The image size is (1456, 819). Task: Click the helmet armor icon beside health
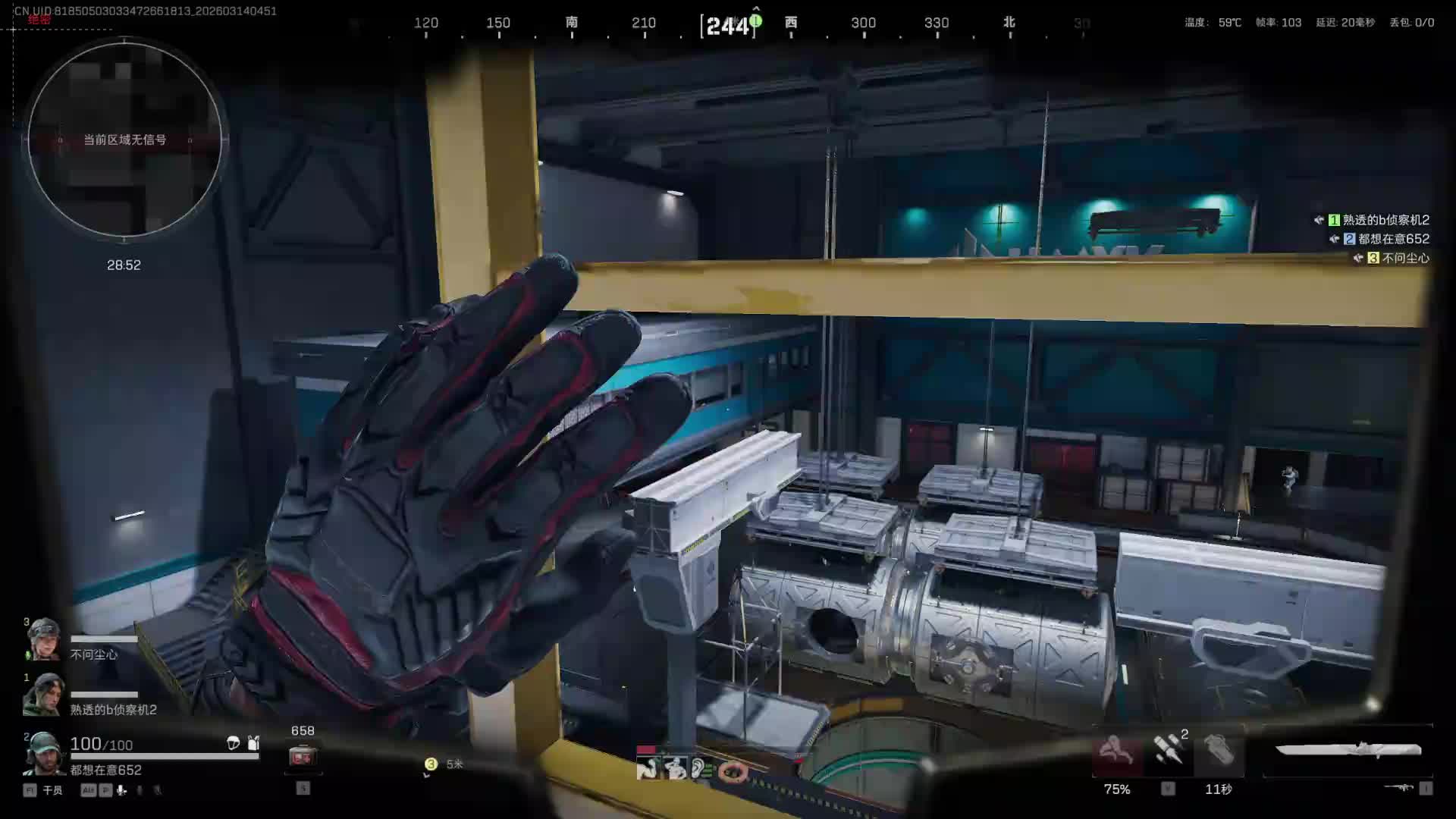(x=234, y=743)
